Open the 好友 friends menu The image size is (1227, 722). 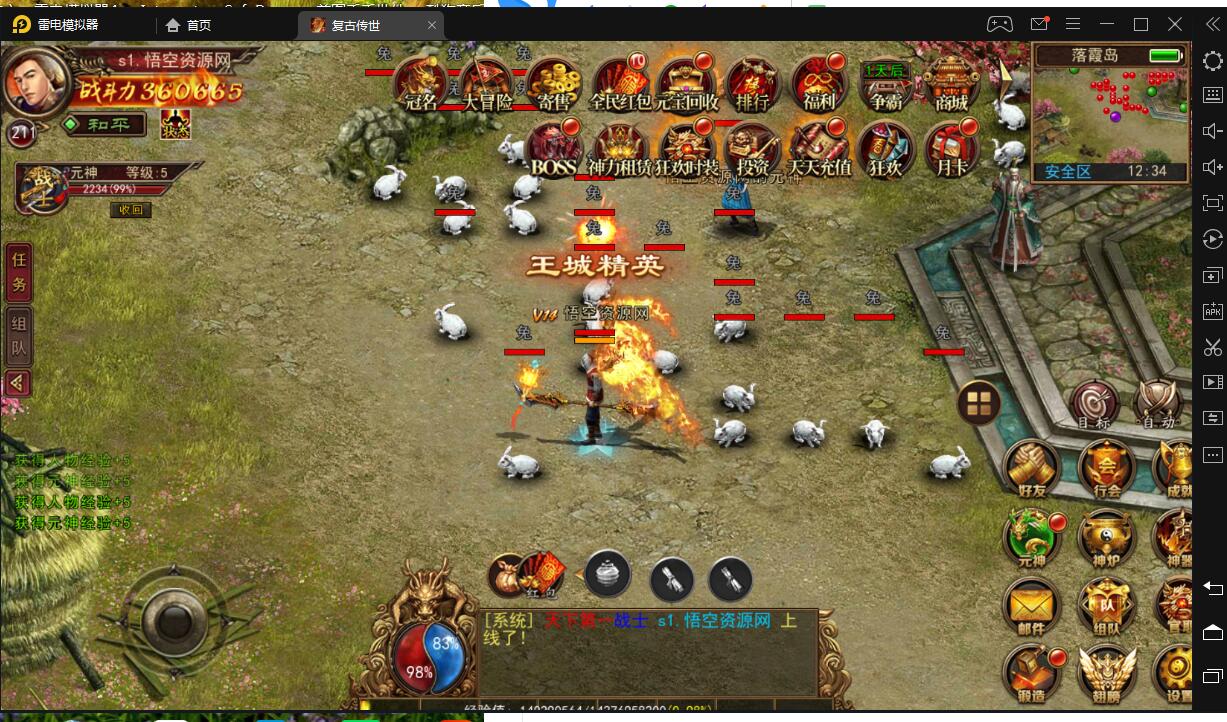click(1031, 469)
